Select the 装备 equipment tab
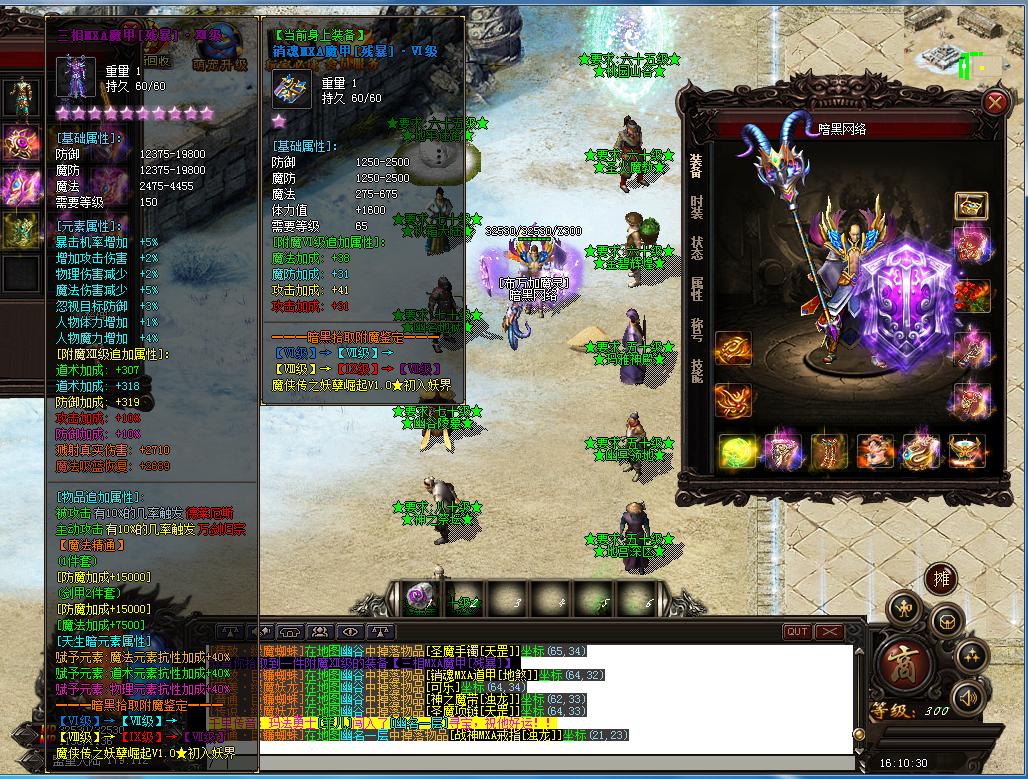 click(x=696, y=166)
